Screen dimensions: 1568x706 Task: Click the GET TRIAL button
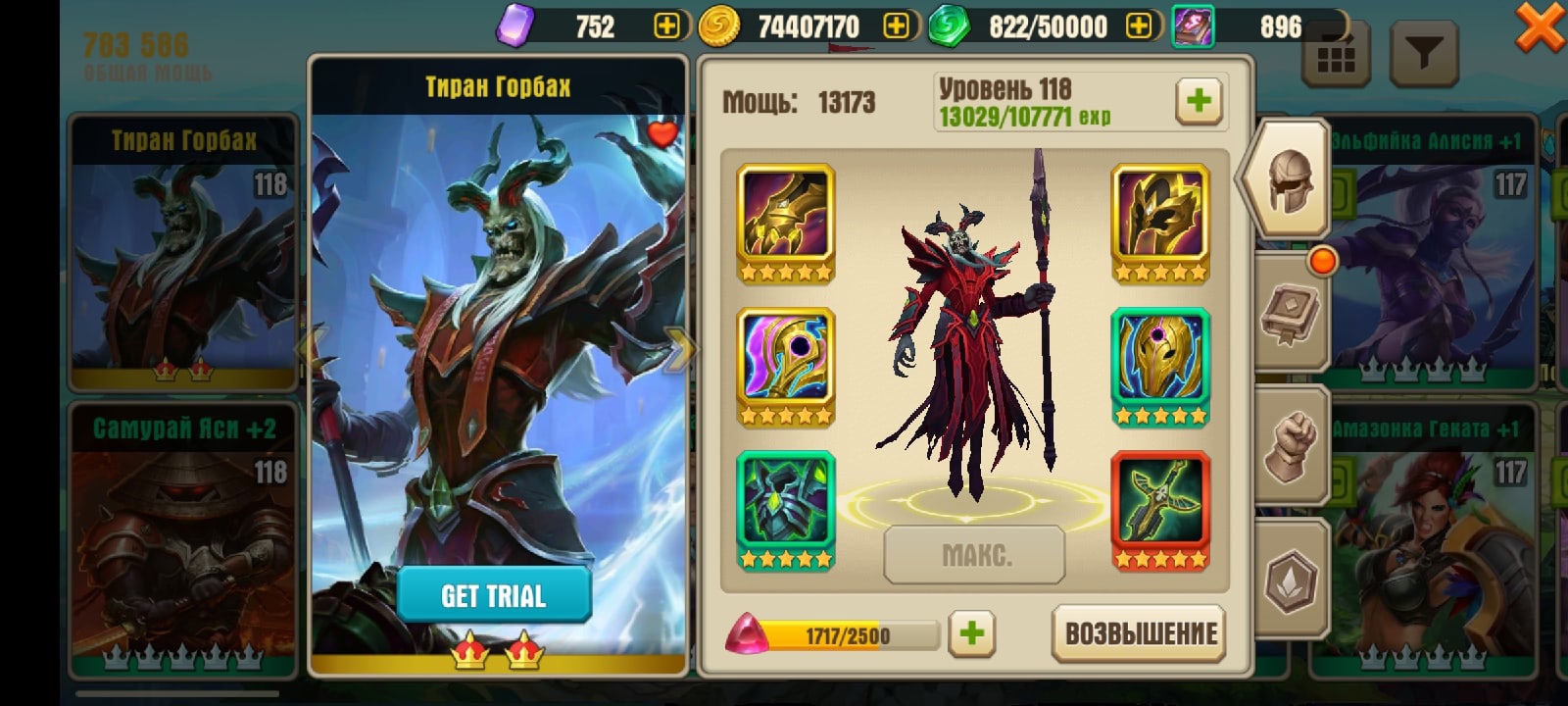pos(493,594)
